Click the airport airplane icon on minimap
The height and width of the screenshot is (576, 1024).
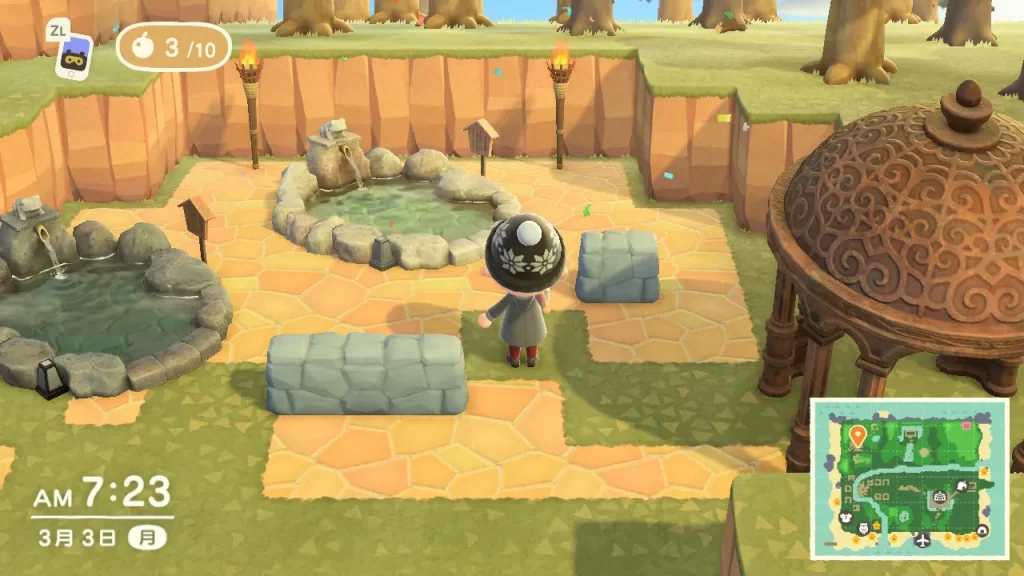[x=922, y=539]
